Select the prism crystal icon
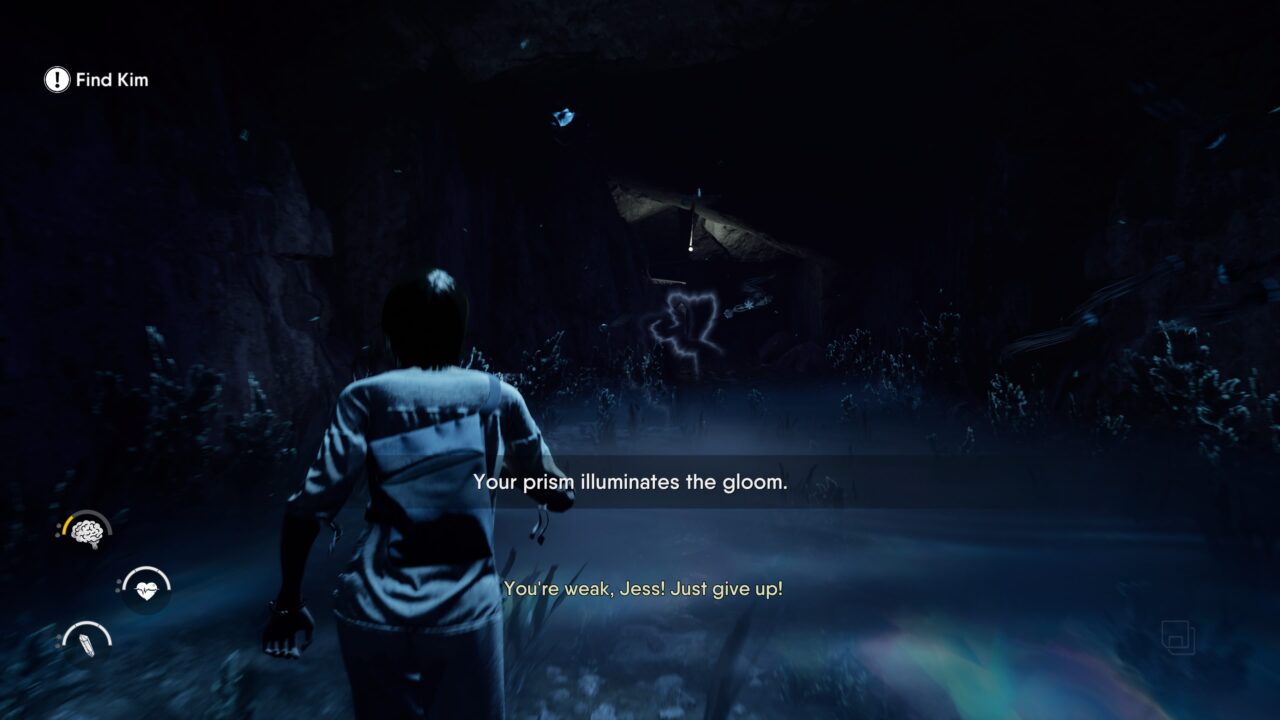1280x720 pixels. click(87, 643)
